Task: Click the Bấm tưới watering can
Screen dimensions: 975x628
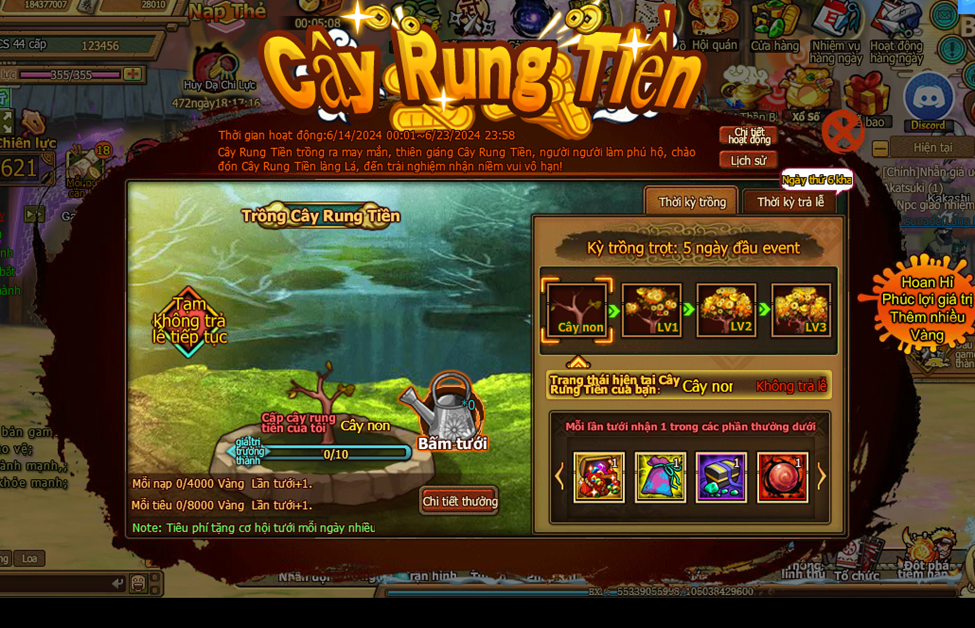Action: (x=452, y=412)
